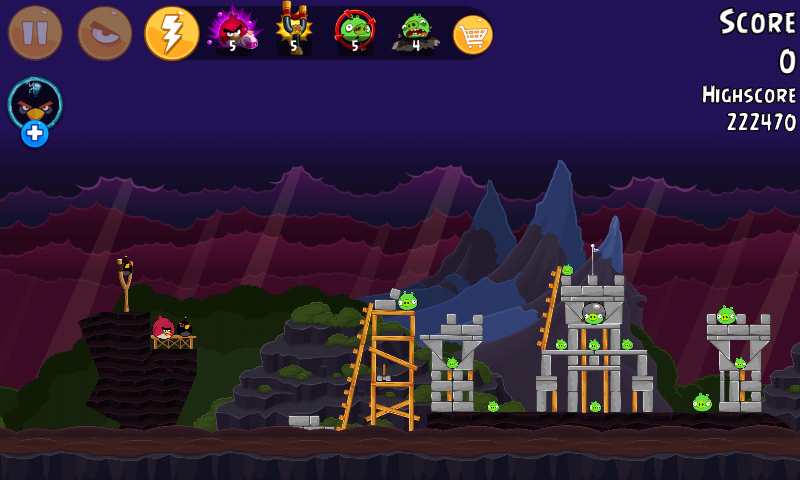The height and width of the screenshot is (480, 800).
Task: Pause the game
Action: point(35,33)
